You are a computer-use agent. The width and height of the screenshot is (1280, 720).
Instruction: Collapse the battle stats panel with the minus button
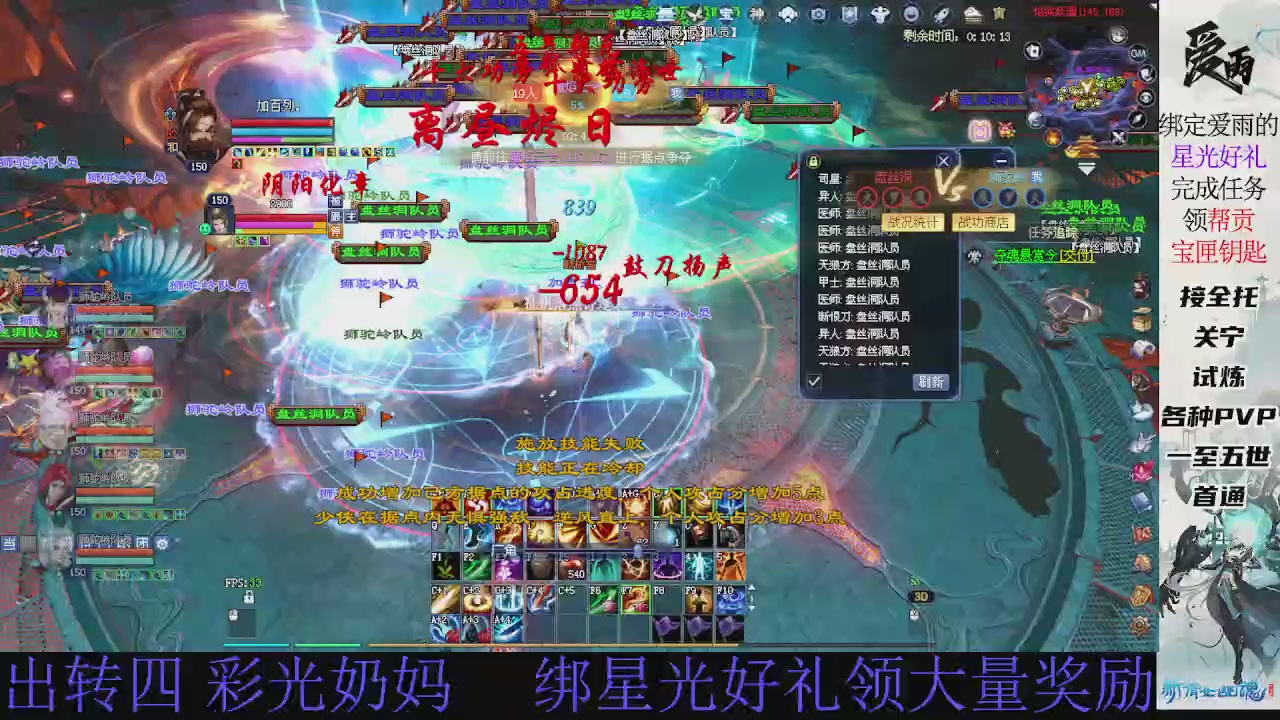coord(1001,160)
